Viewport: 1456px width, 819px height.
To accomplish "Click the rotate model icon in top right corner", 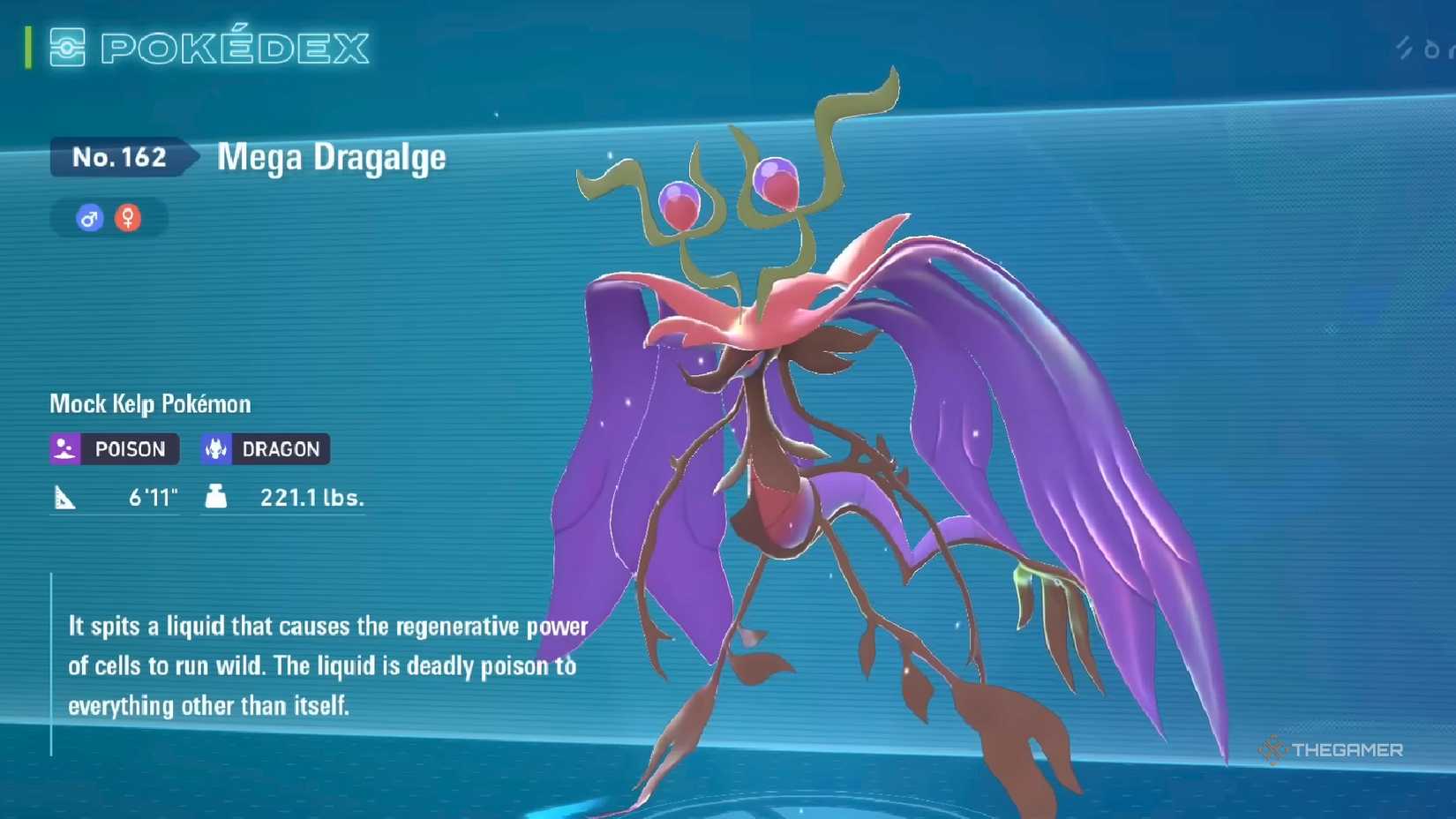I will [x=1432, y=49].
